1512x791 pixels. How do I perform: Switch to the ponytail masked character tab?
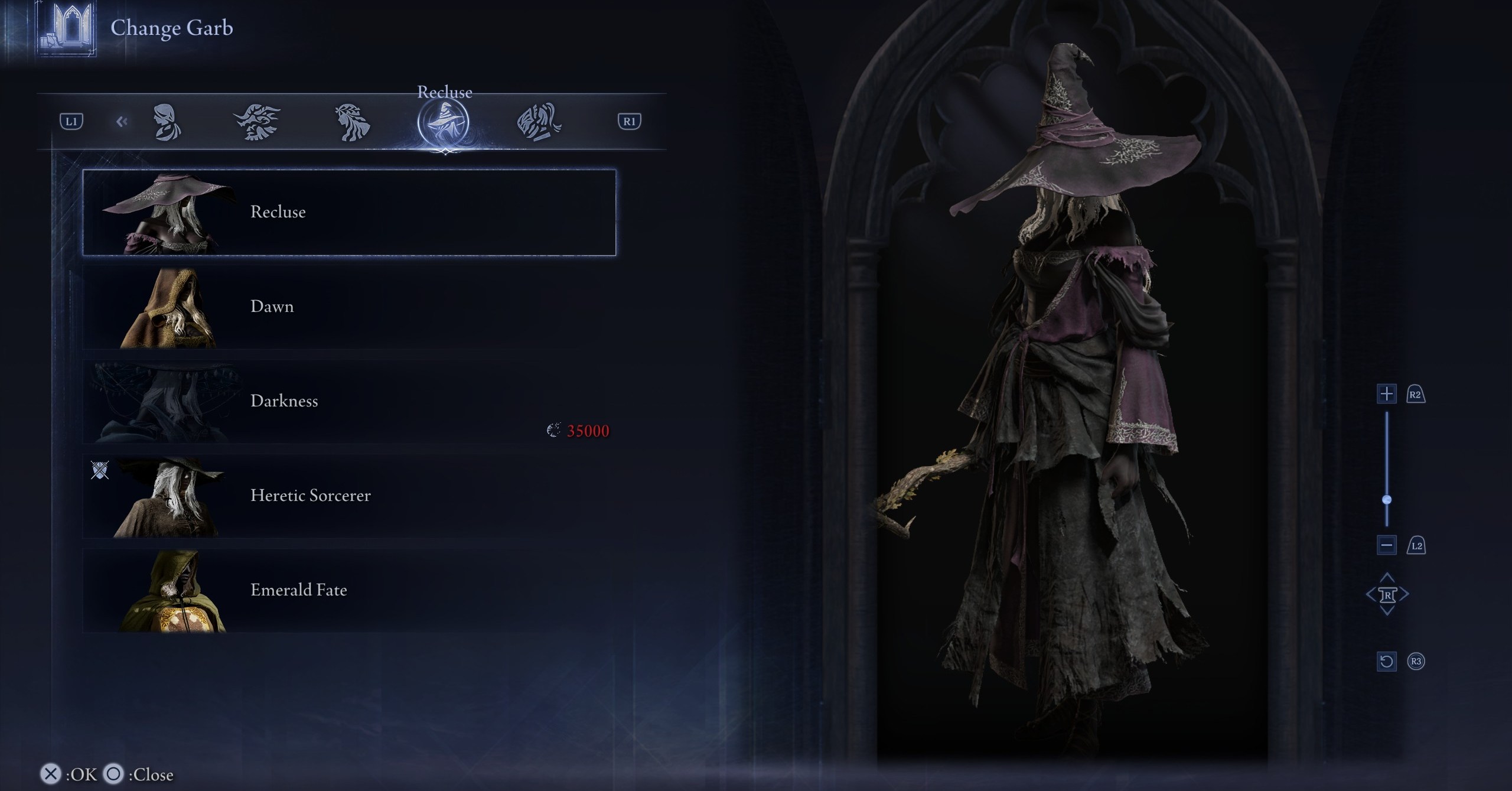539,122
